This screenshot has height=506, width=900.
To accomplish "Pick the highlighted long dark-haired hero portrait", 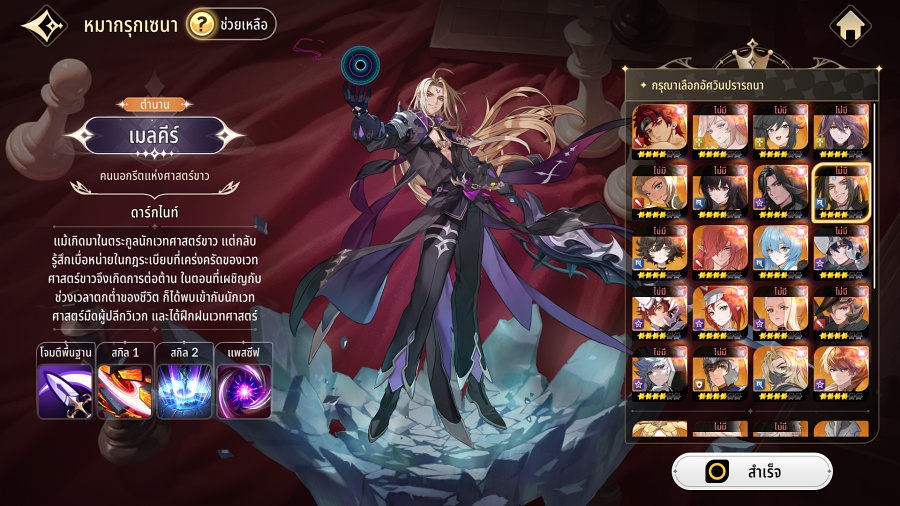I will click(841, 190).
